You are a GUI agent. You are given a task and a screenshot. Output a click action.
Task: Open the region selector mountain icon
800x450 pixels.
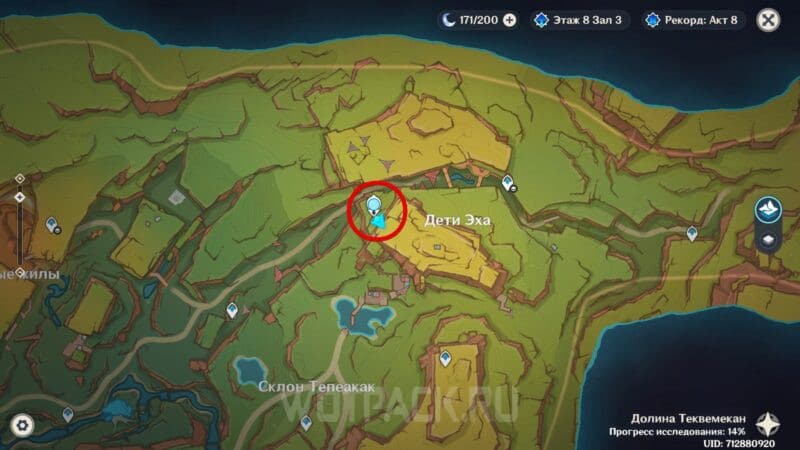tap(768, 209)
